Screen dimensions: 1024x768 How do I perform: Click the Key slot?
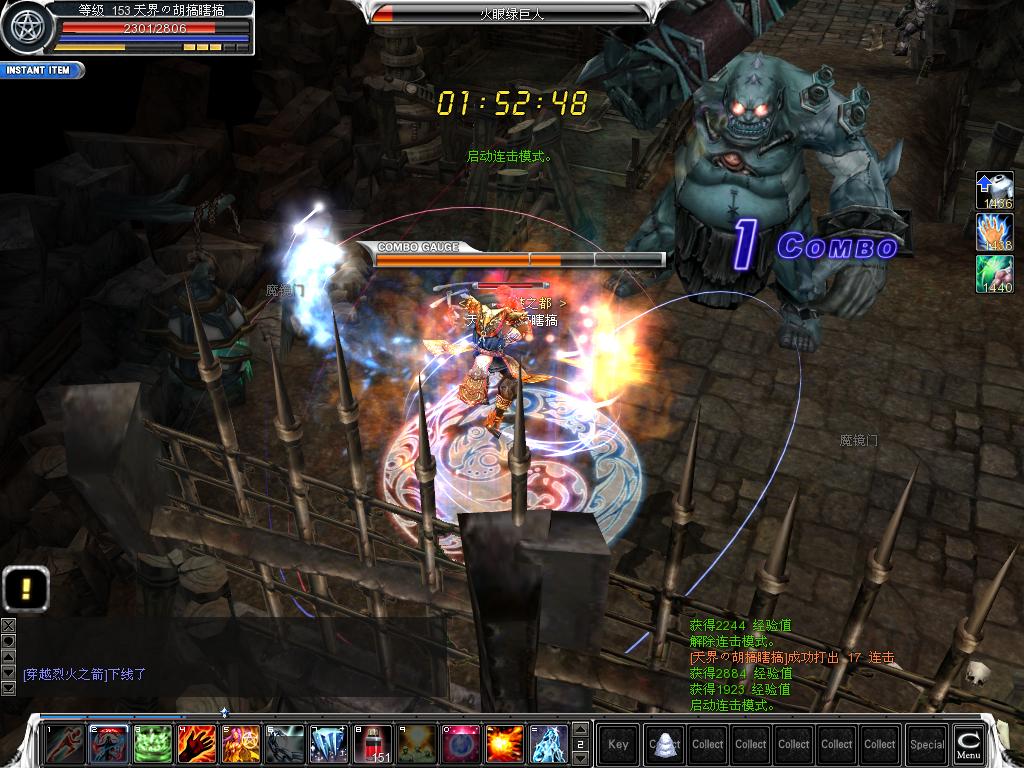click(x=619, y=743)
